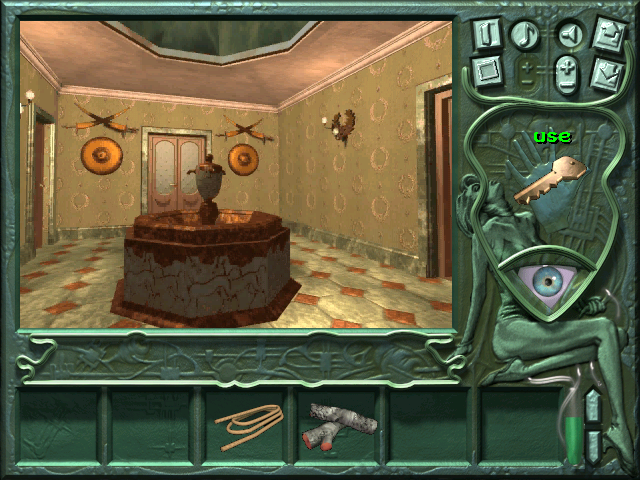Click the tall bar button in the panel
This screenshot has width=640, height=480.
(x=488, y=33)
